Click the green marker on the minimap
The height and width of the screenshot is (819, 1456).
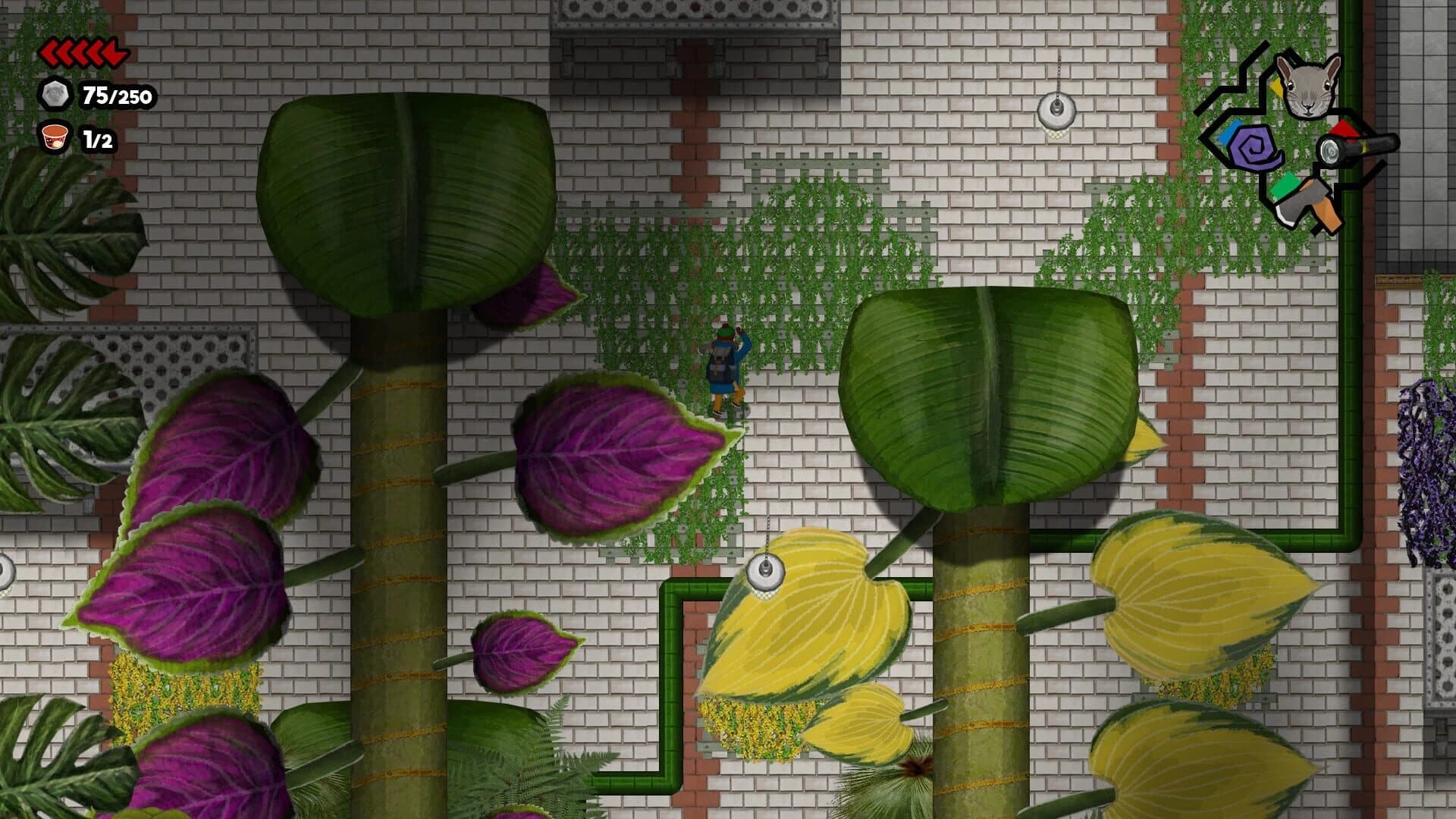[x=1285, y=187]
